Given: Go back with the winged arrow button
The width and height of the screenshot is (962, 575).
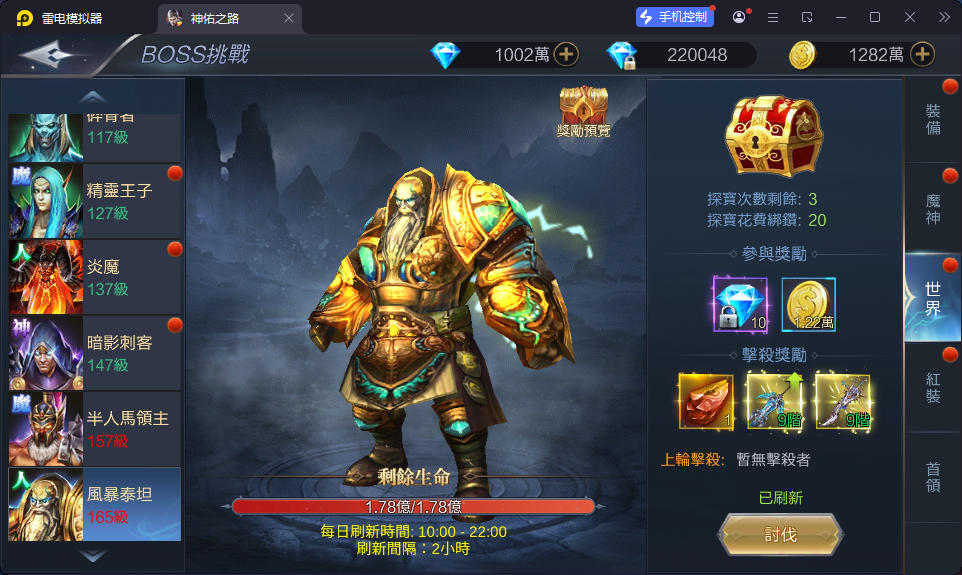Looking at the screenshot, I should (x=48, y=54).
